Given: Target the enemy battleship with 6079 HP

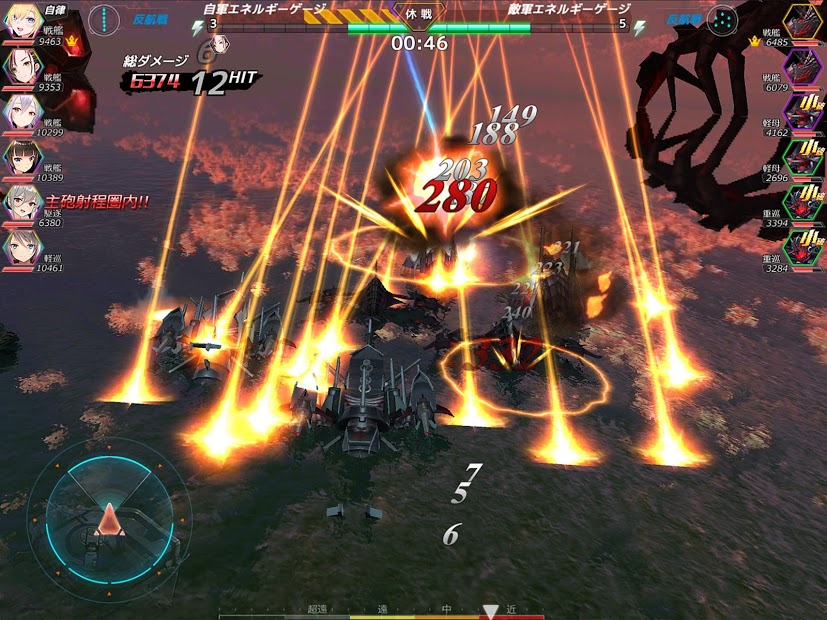Looking at the screenshot, I should click(802, 68).
